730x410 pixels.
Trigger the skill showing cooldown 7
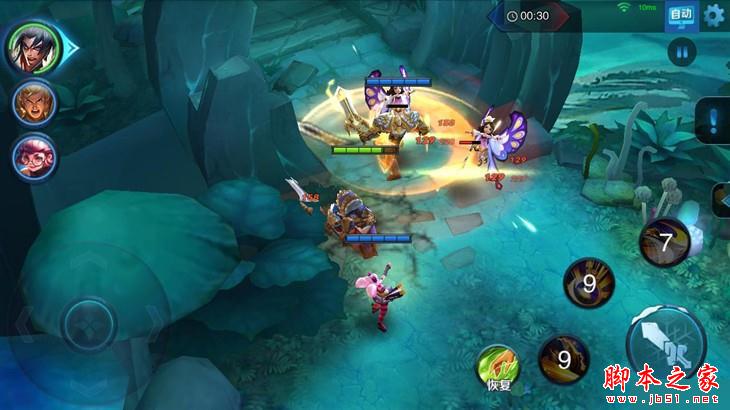click(665, 242)
